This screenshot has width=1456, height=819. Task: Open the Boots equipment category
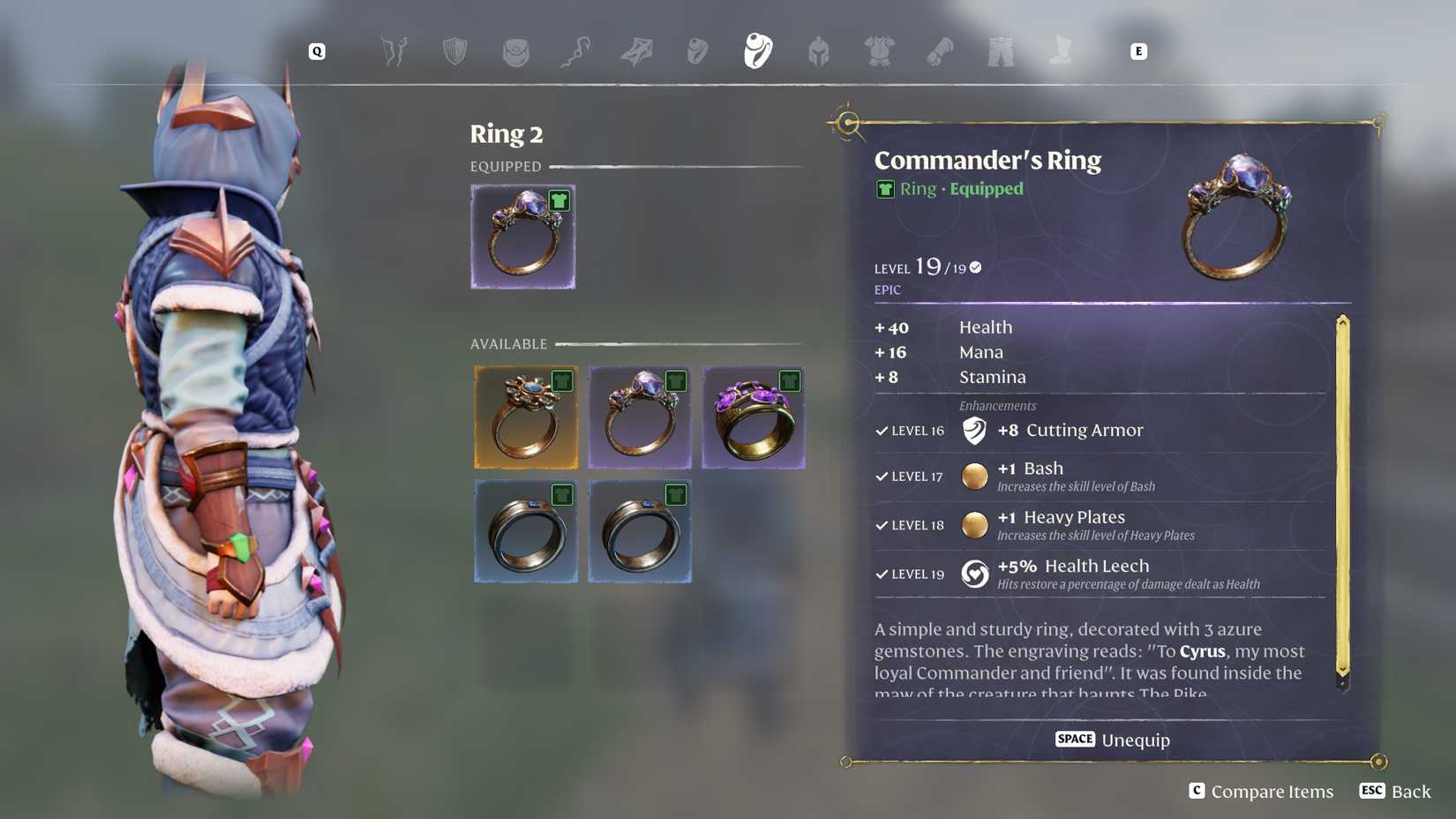point(1059,51)
